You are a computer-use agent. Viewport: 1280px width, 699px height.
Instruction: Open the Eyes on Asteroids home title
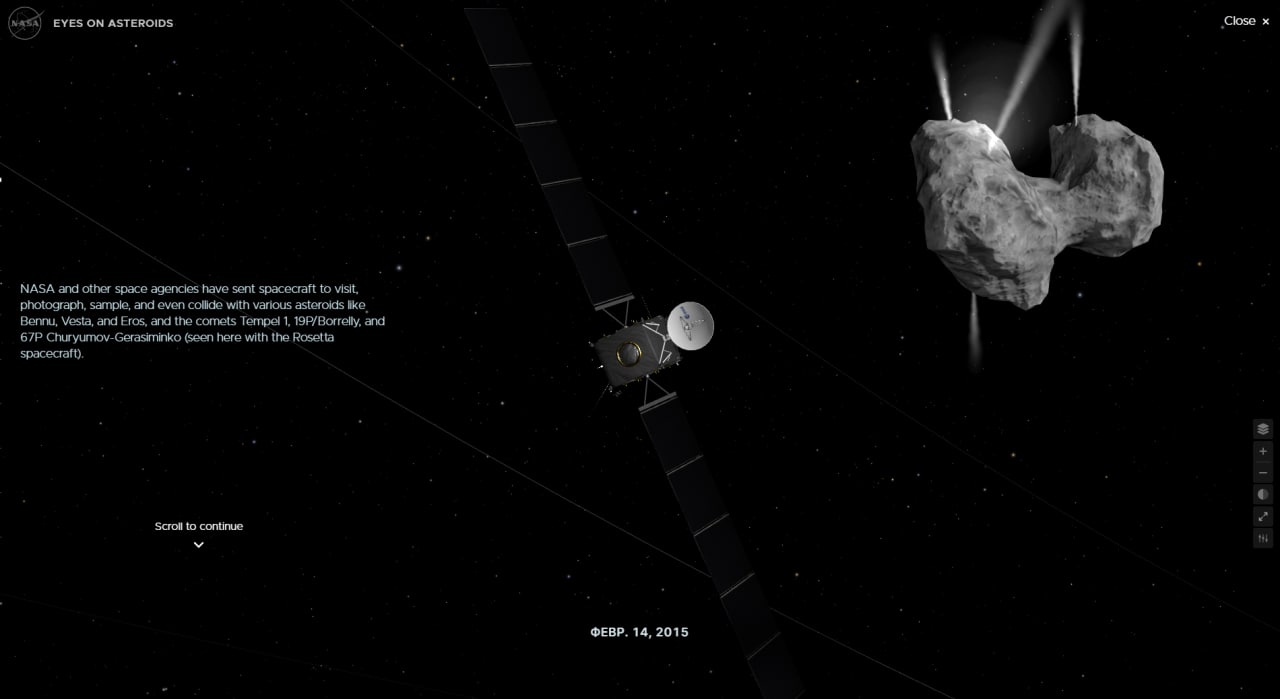pos(113,23)
